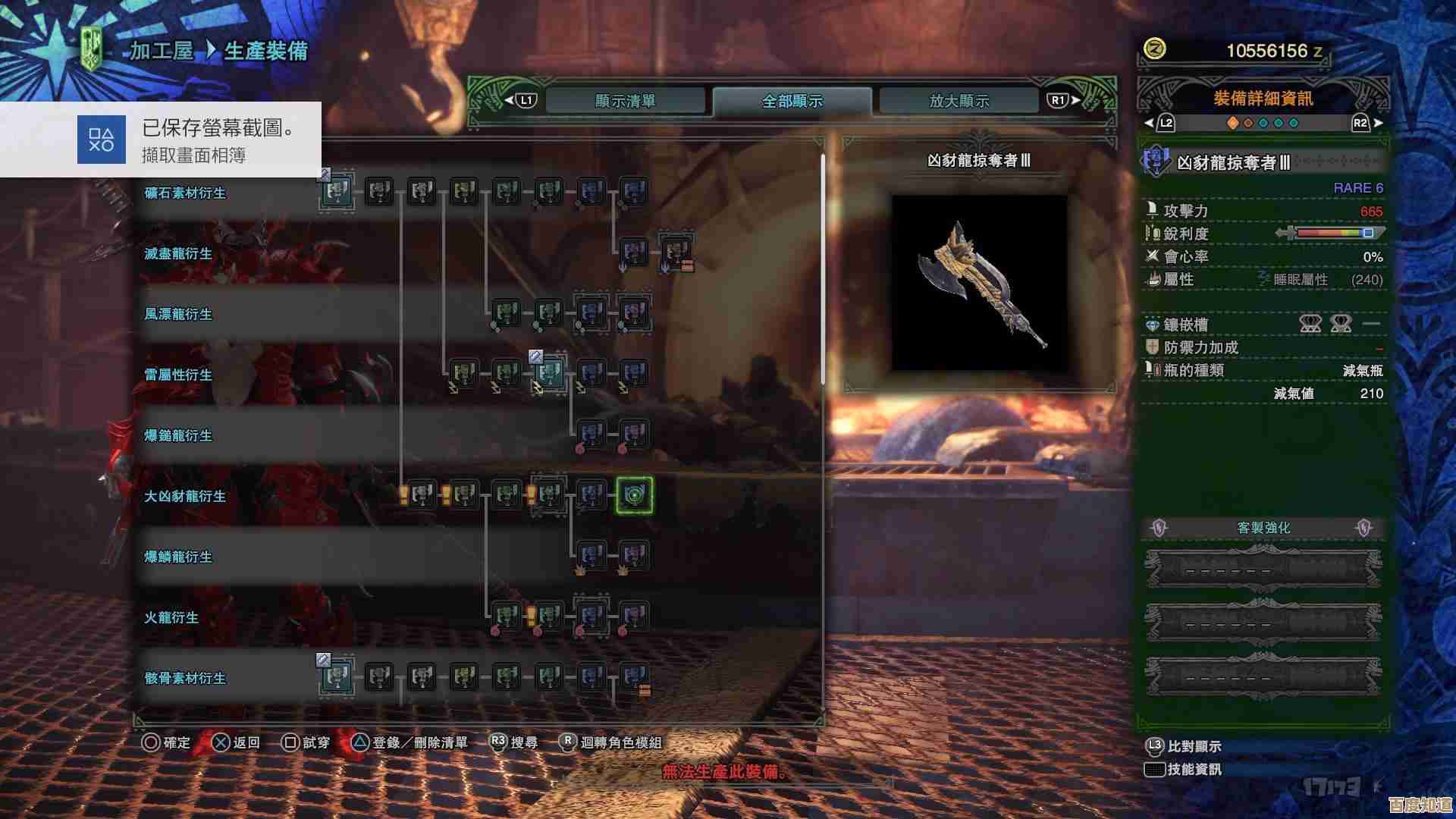The height and width of the screenshot is (819, 1456).
Task: Click the 客製強化 section header
Action: (1263, 528)
